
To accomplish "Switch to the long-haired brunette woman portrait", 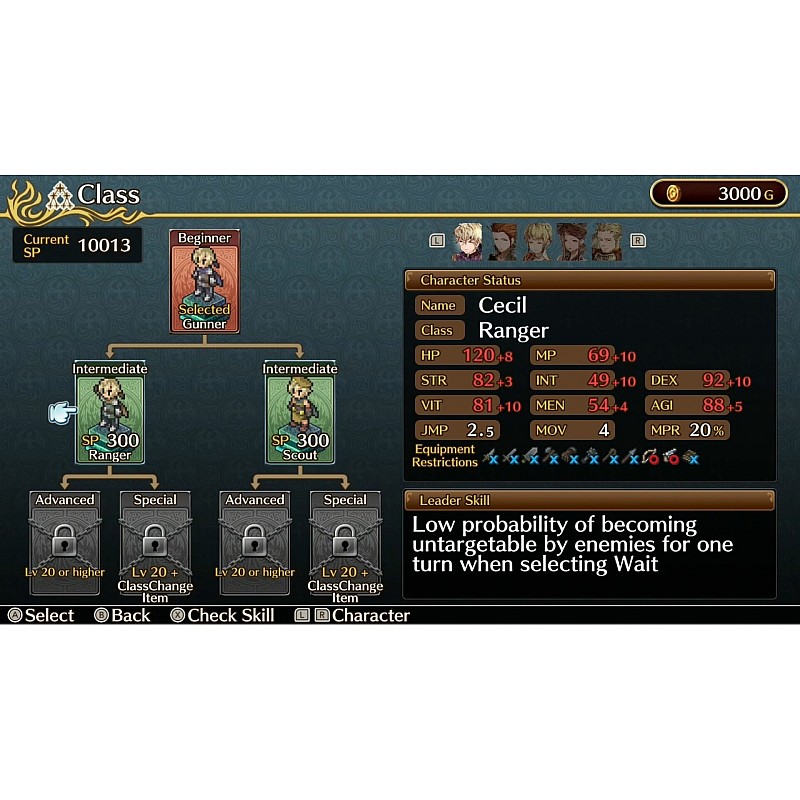I will pyautogui.click(x=571, y=242).
